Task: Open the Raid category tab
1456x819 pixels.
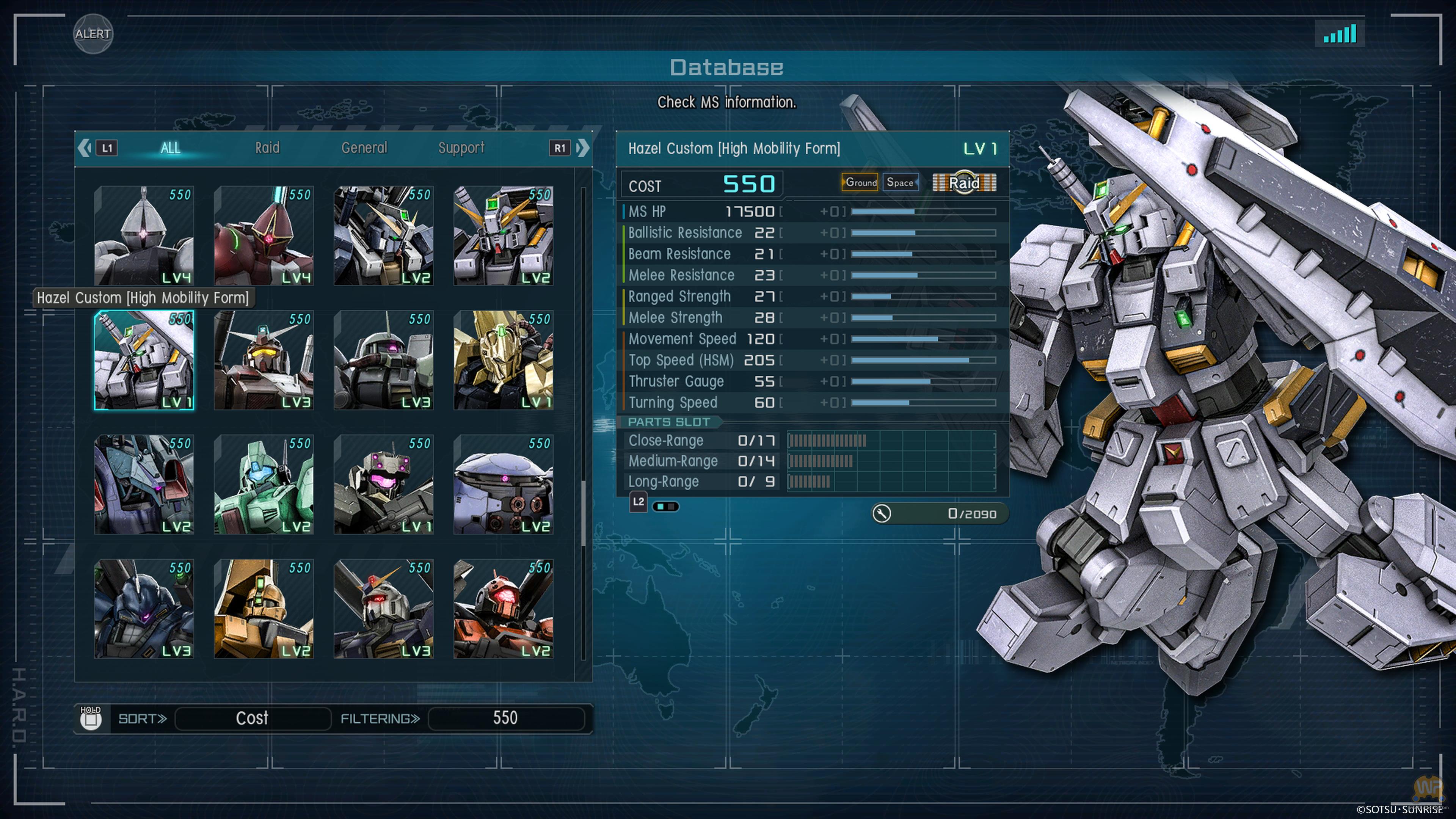Action: point(267,148)
